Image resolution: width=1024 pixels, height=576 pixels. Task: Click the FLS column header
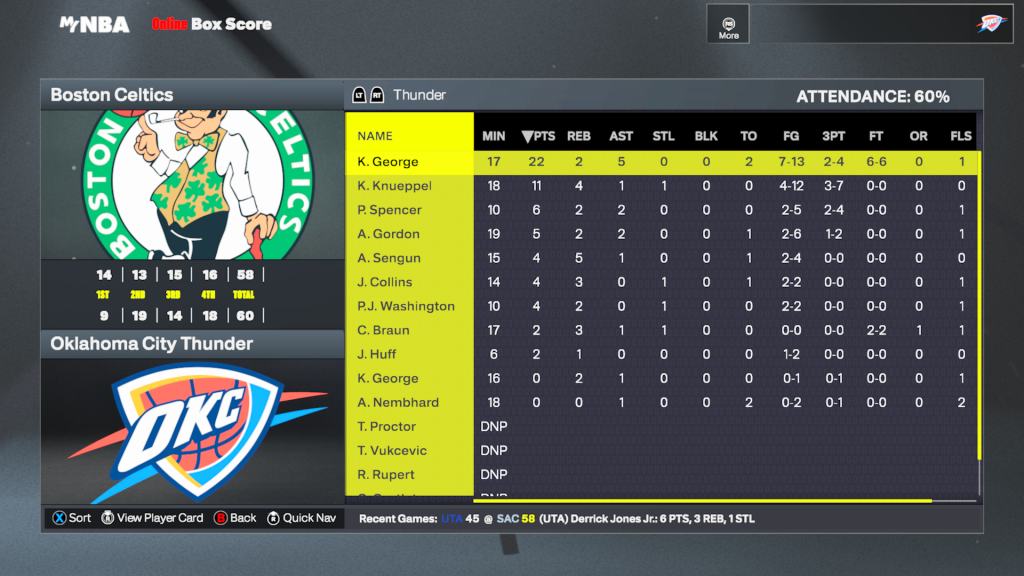(961, 136)
